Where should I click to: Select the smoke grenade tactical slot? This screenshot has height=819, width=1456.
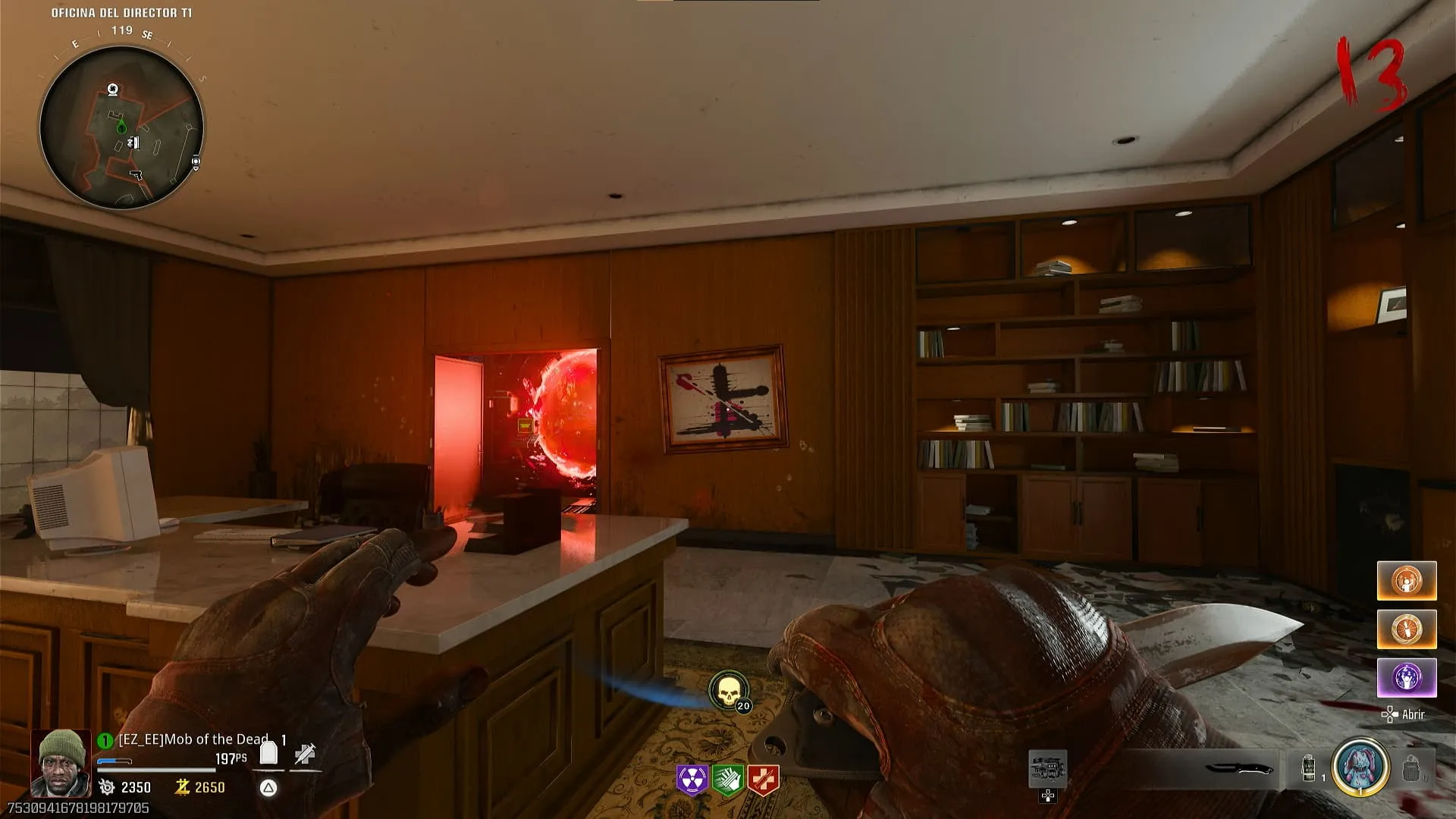point(1309,768)
